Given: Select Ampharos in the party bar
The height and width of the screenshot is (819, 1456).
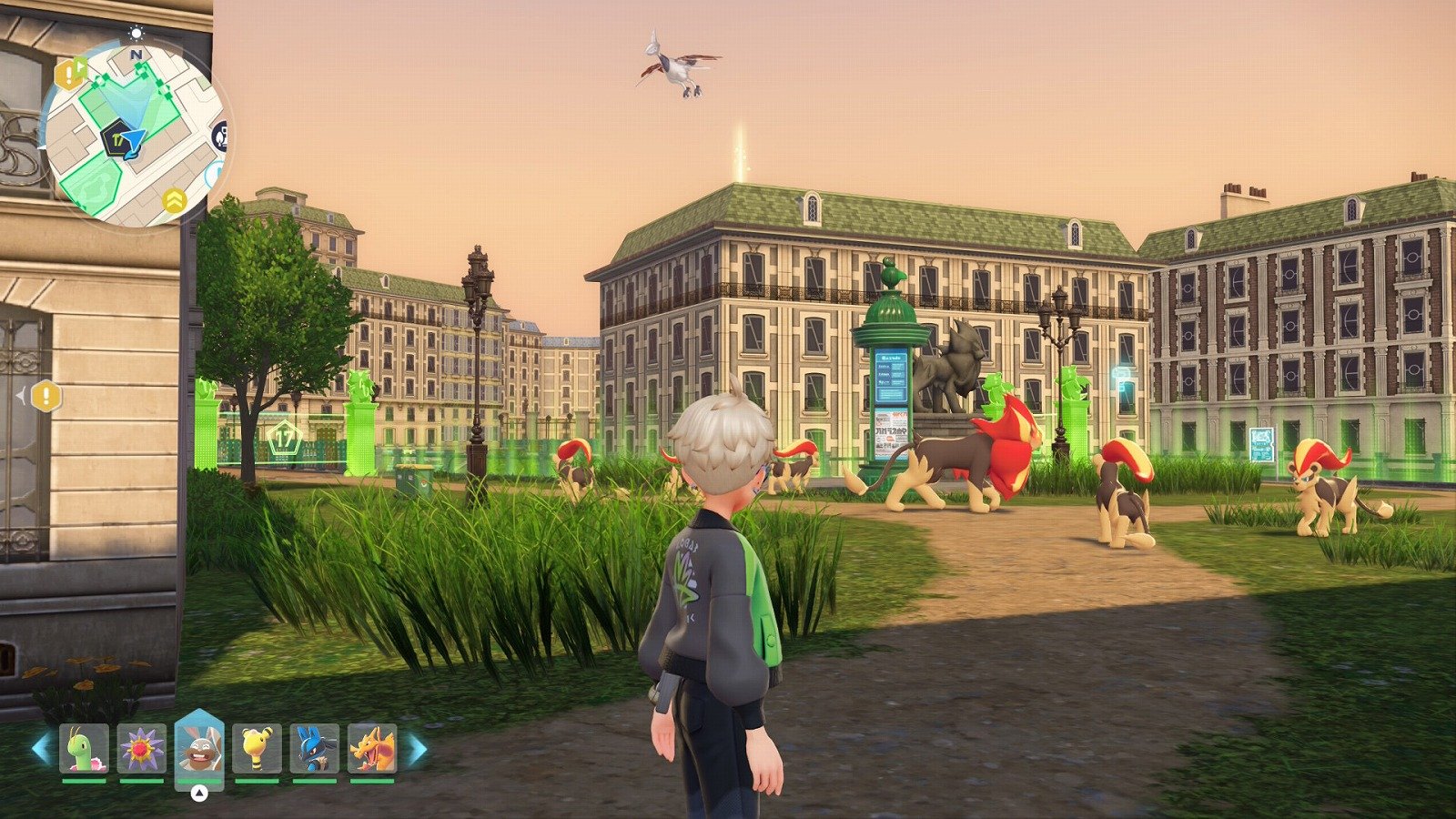Looking at the screenshot, I should 257,748.
